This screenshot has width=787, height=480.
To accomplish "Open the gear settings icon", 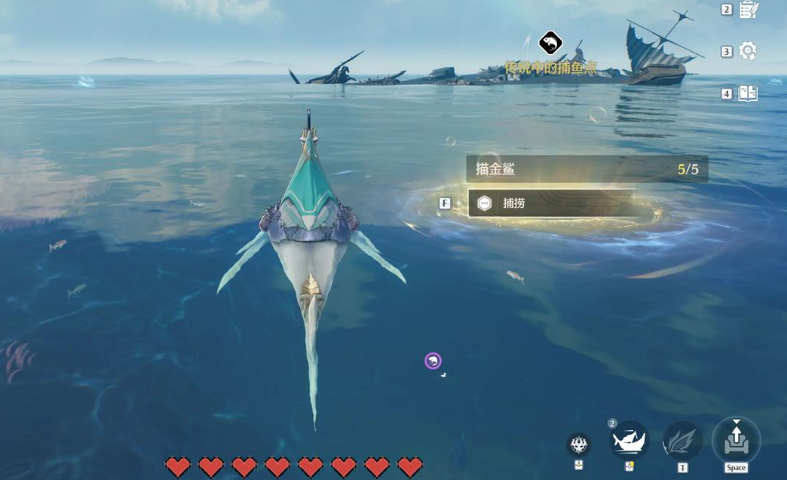I will pos(748,51).
